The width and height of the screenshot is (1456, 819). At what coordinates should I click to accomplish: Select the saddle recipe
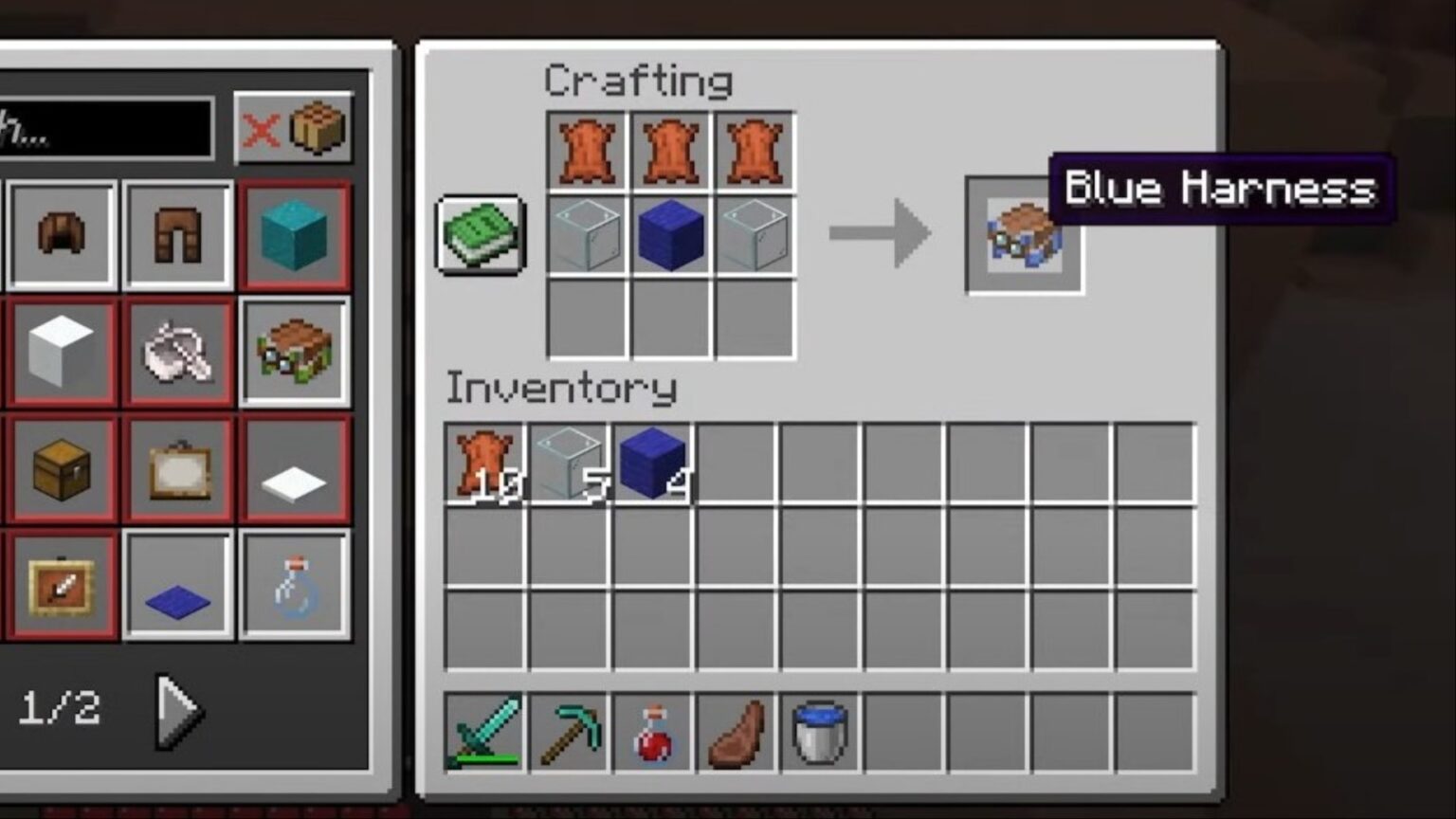(x=175, y=351)
